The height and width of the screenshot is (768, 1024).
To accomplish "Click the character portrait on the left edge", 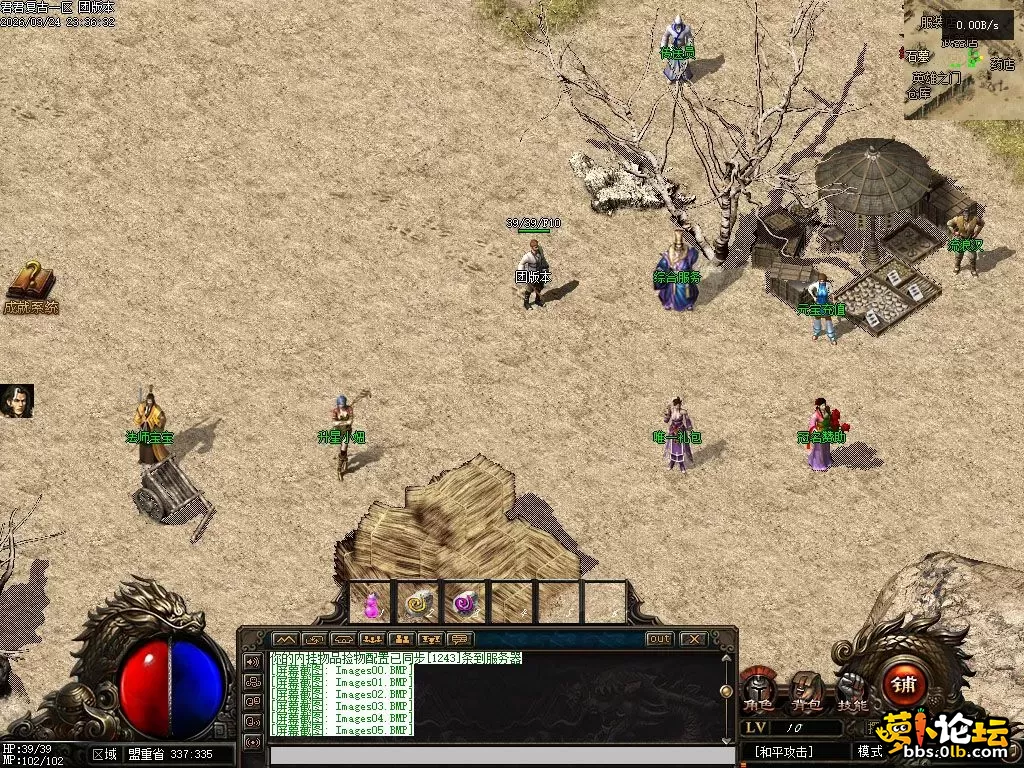I will (17, 400).
